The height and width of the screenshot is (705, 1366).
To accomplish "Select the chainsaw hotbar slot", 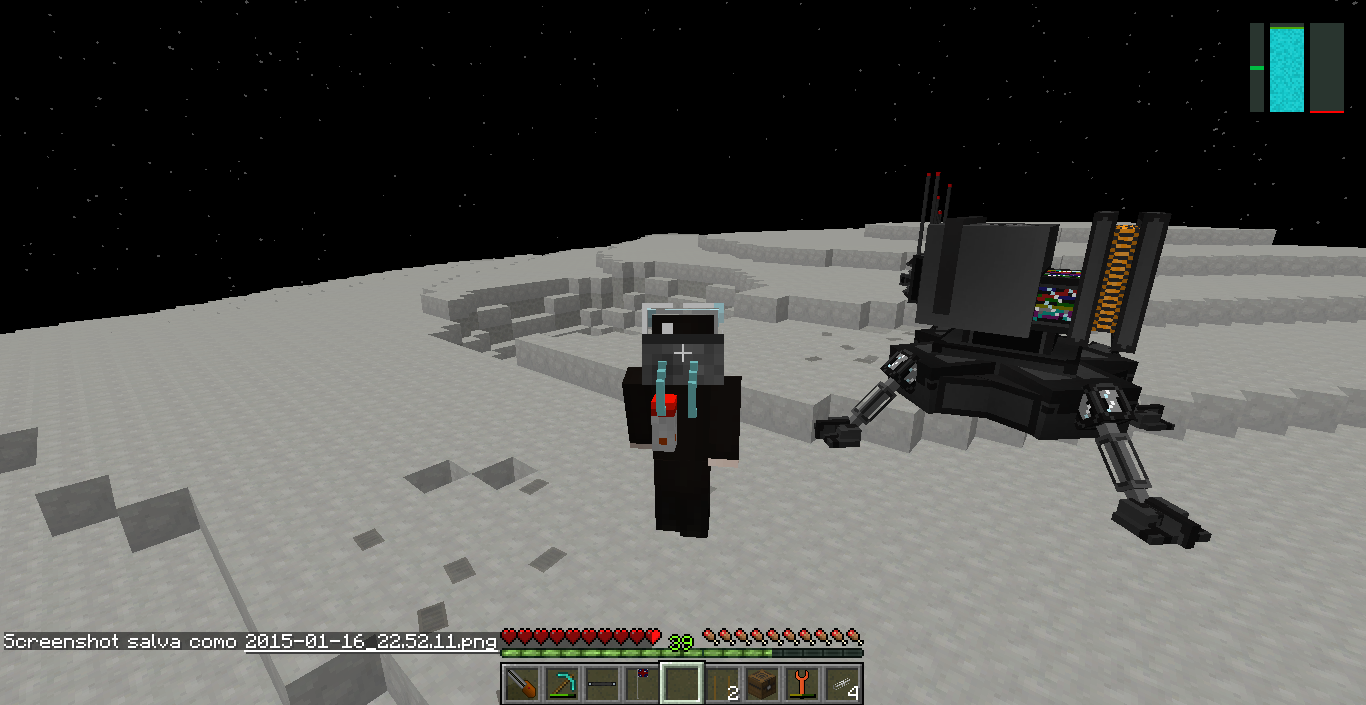I will click(x=522, y=685).
